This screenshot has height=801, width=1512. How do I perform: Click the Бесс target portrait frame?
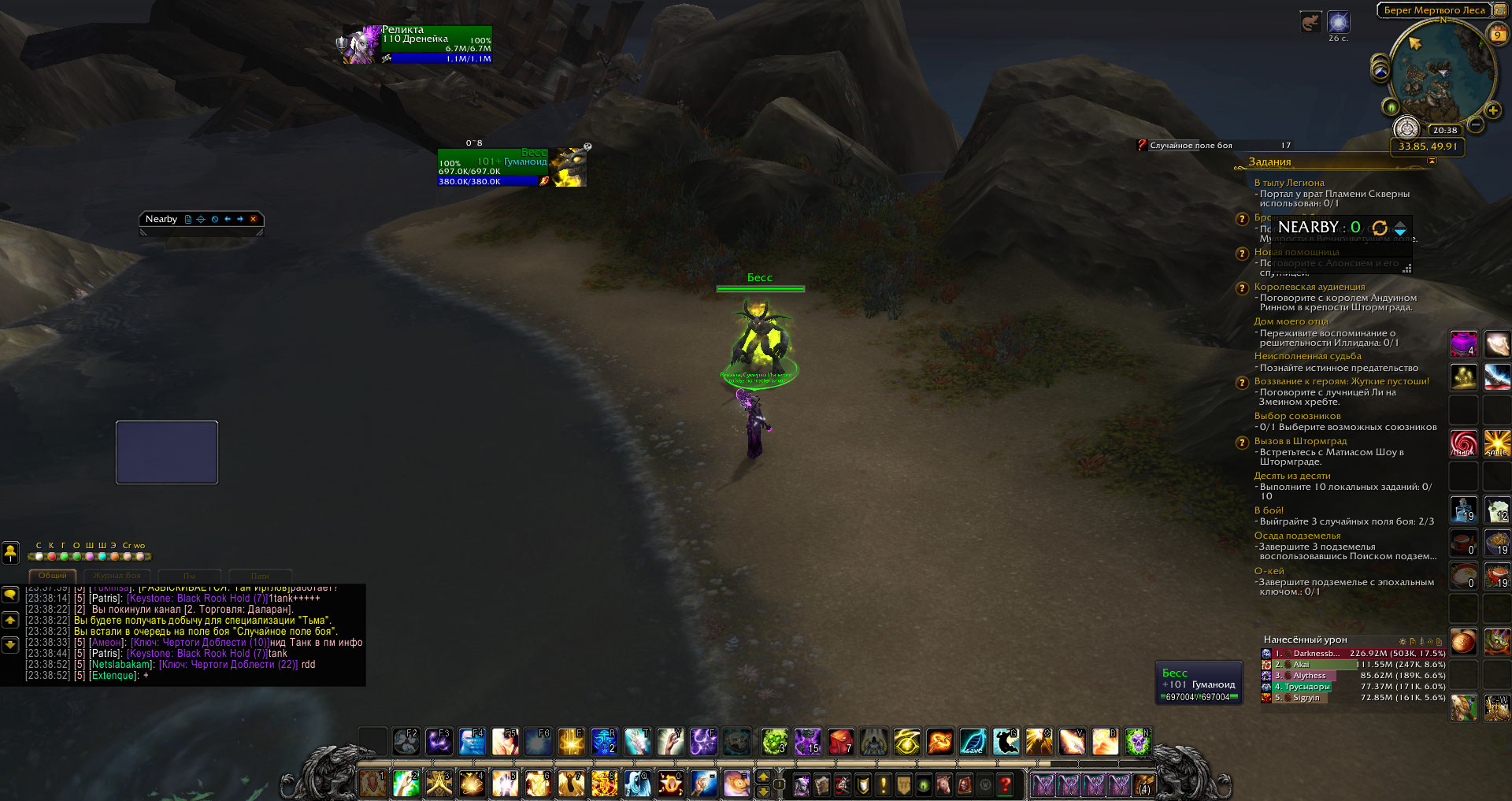pos(568,167)
